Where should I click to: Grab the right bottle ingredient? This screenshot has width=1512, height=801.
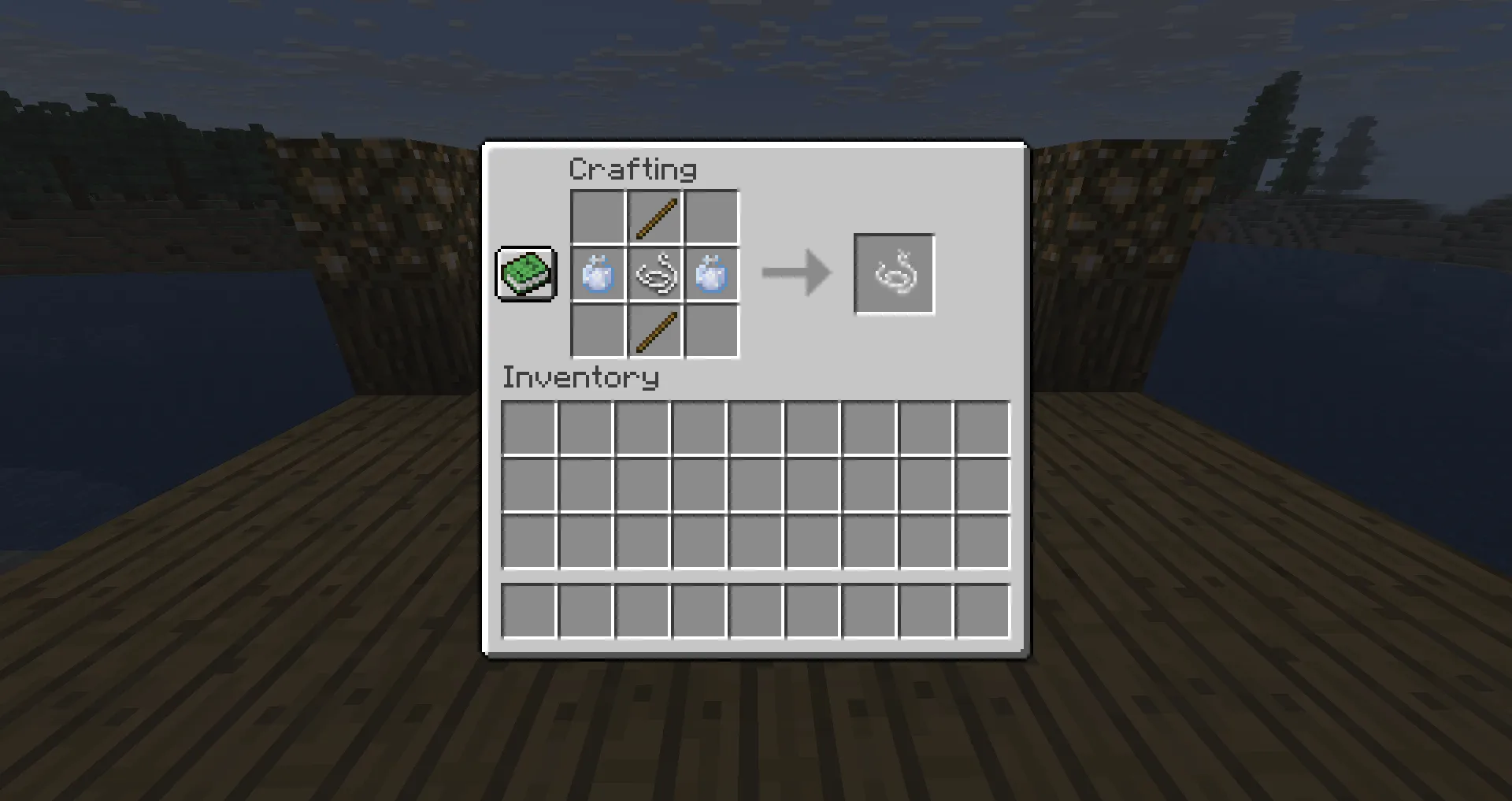click(712, 274)
